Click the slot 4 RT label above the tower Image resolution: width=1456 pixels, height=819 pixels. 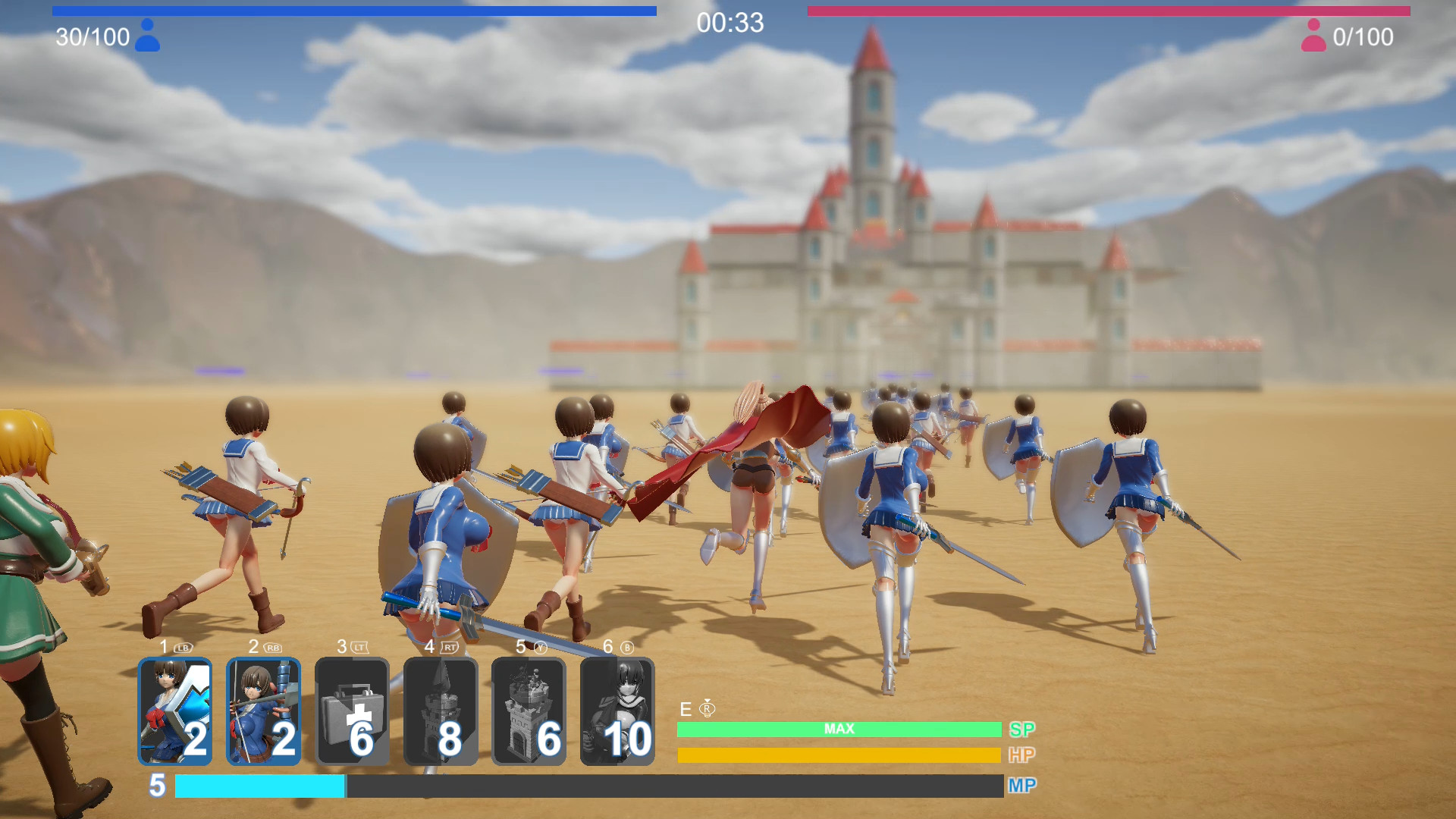[x=438, y=648]
